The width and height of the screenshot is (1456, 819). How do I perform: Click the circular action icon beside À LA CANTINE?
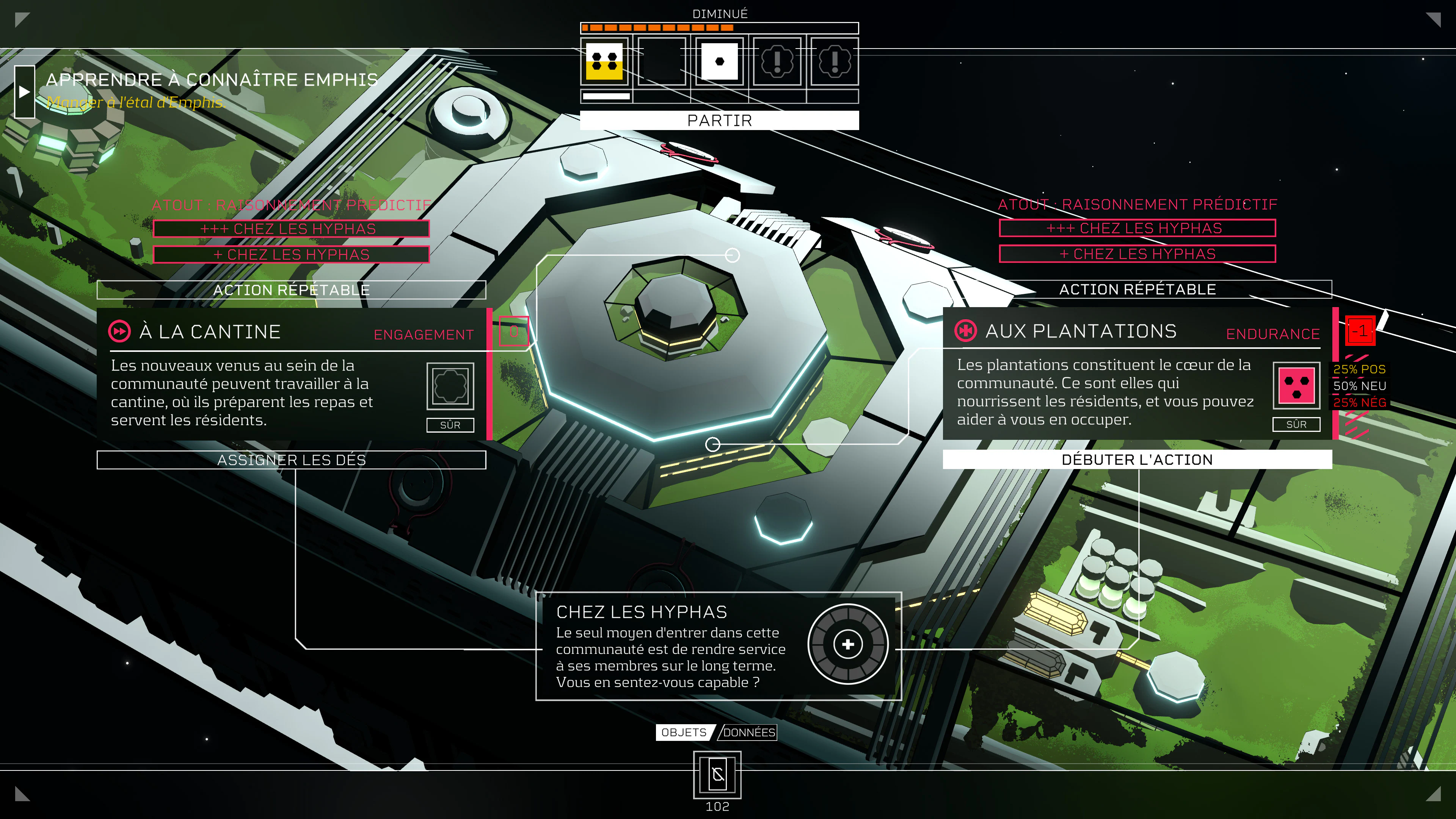pos(120,332)
